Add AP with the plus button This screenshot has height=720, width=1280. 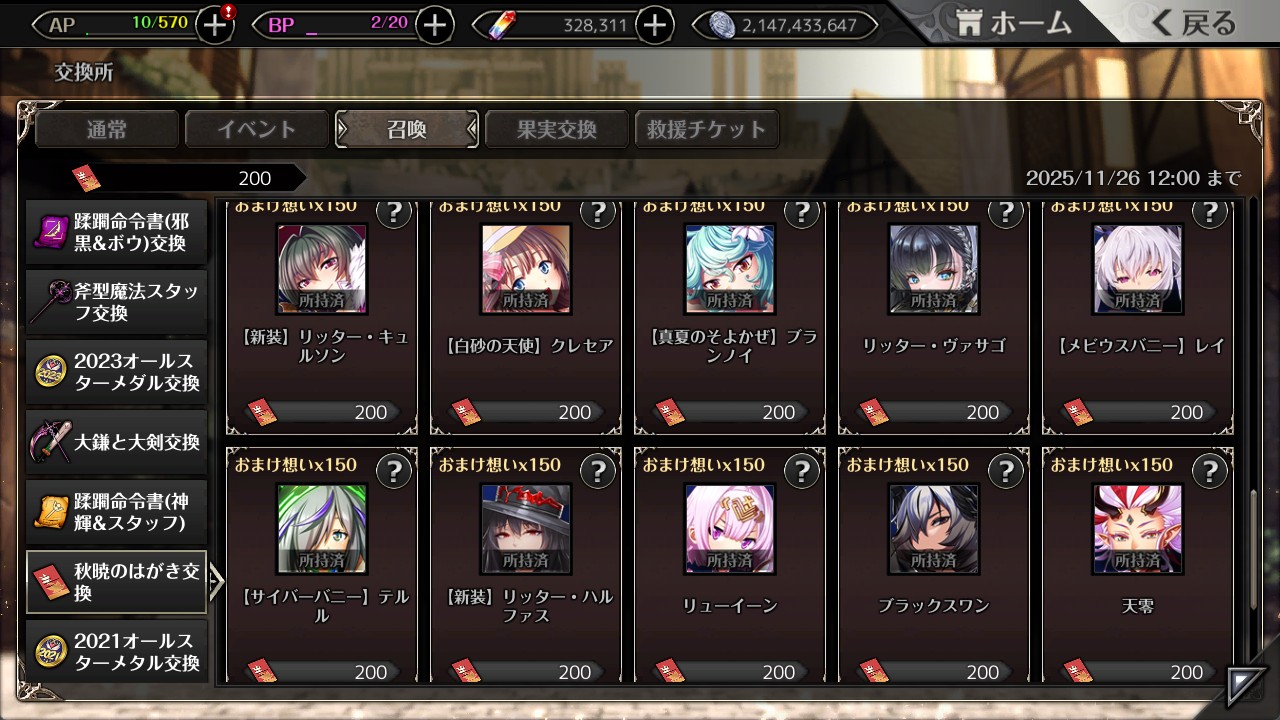tap(215, 26)
